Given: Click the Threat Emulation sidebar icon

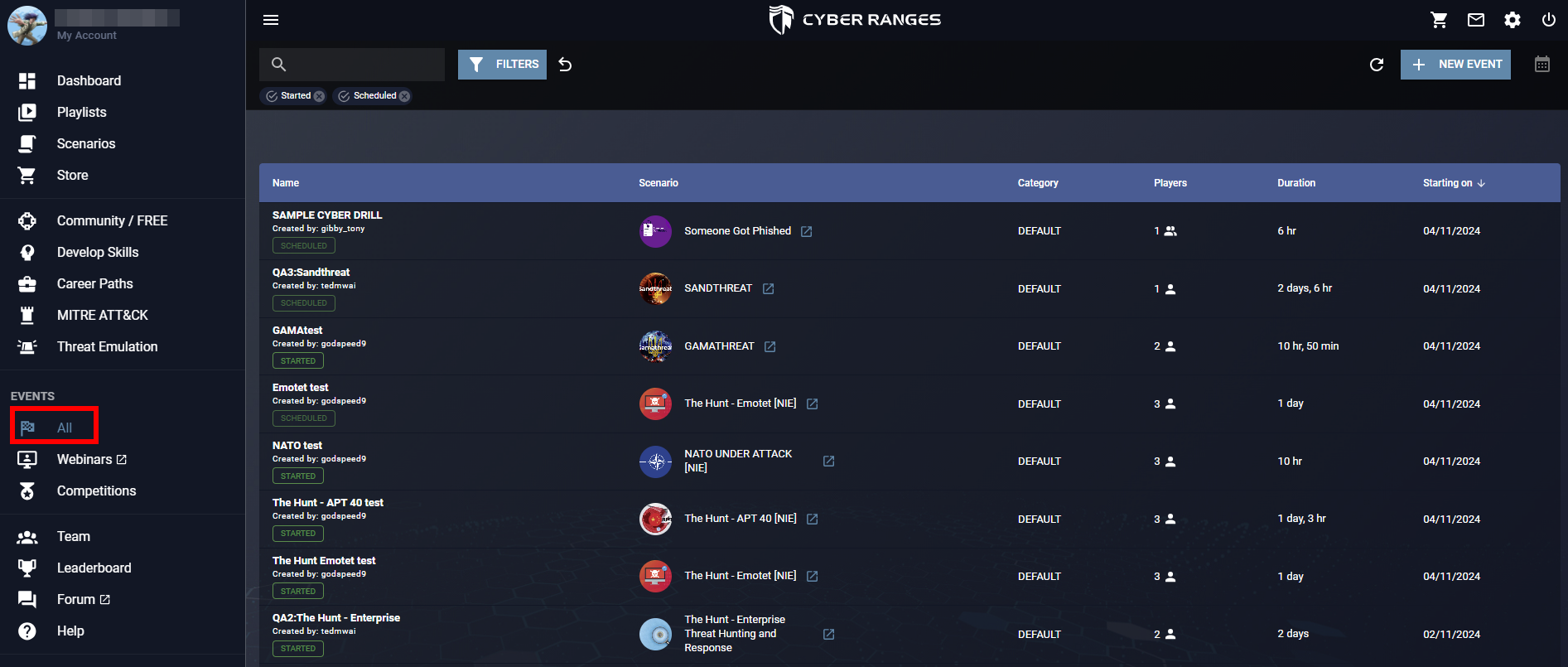Looking at the screenshot, I should (27, 346).
